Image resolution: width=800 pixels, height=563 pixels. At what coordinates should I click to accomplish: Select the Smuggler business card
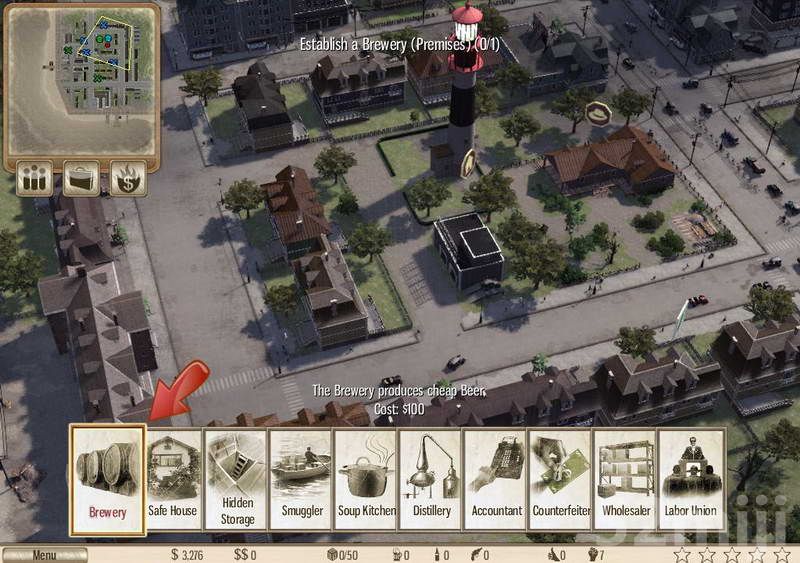click(301, 478)
